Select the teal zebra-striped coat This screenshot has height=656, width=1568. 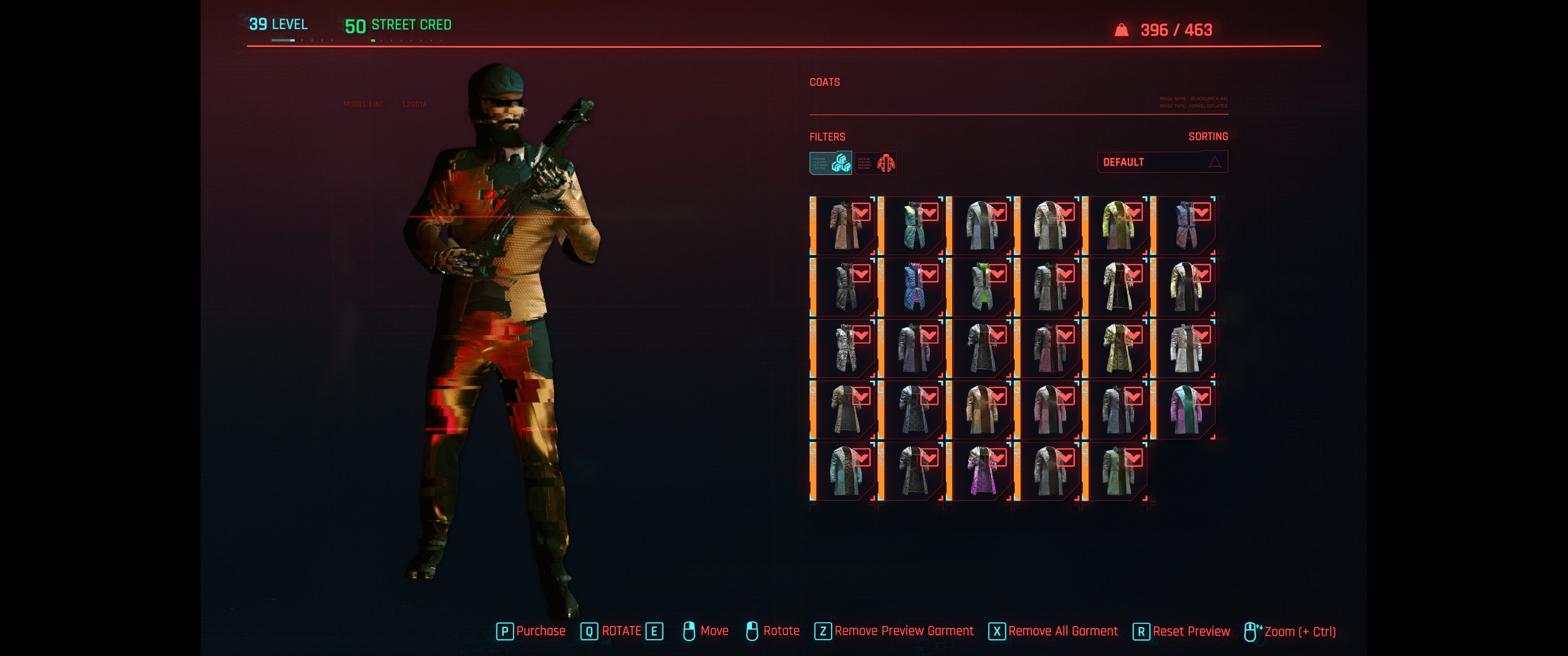point(845,471)
